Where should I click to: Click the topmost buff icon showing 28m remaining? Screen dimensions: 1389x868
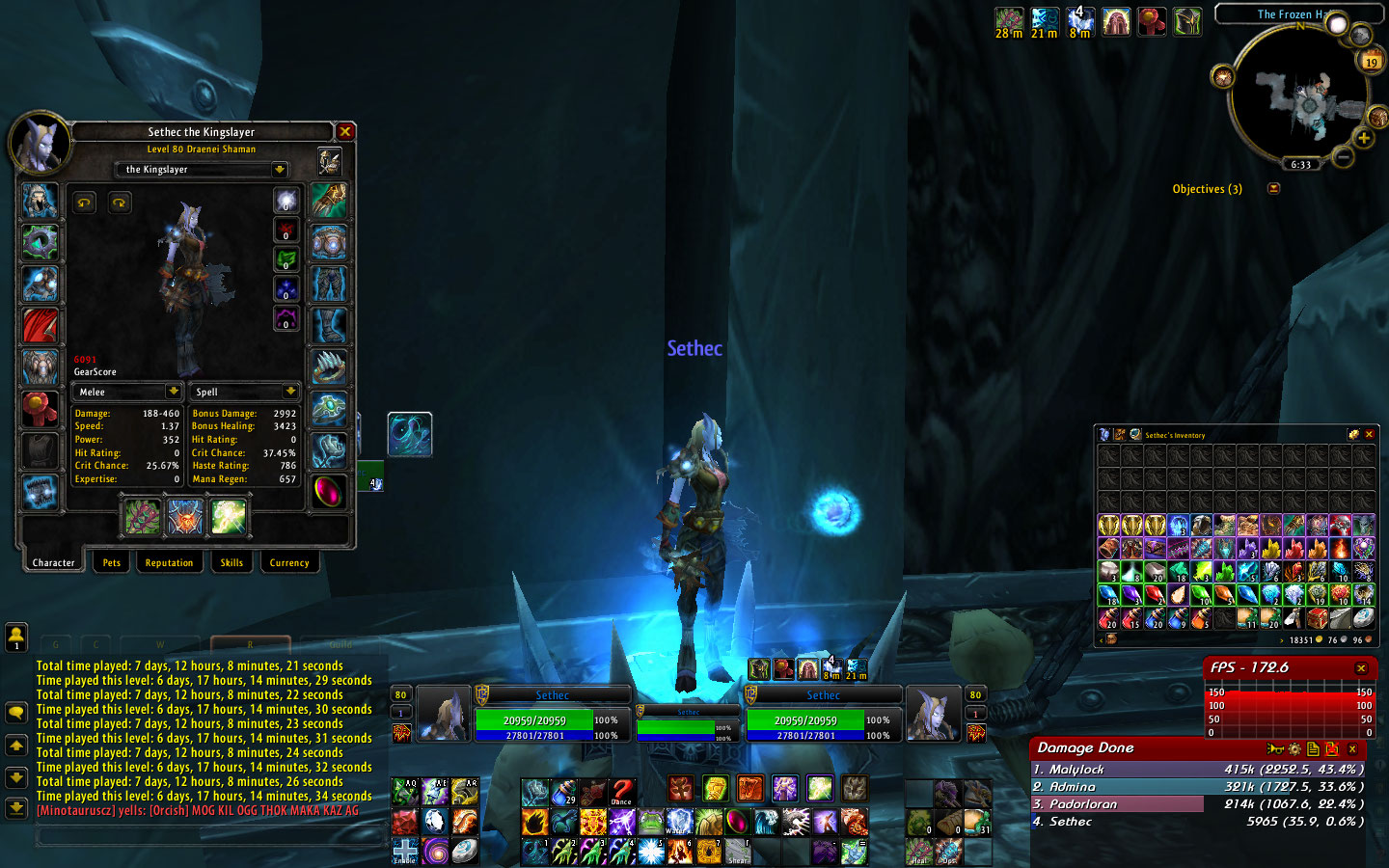(1009, 19)
